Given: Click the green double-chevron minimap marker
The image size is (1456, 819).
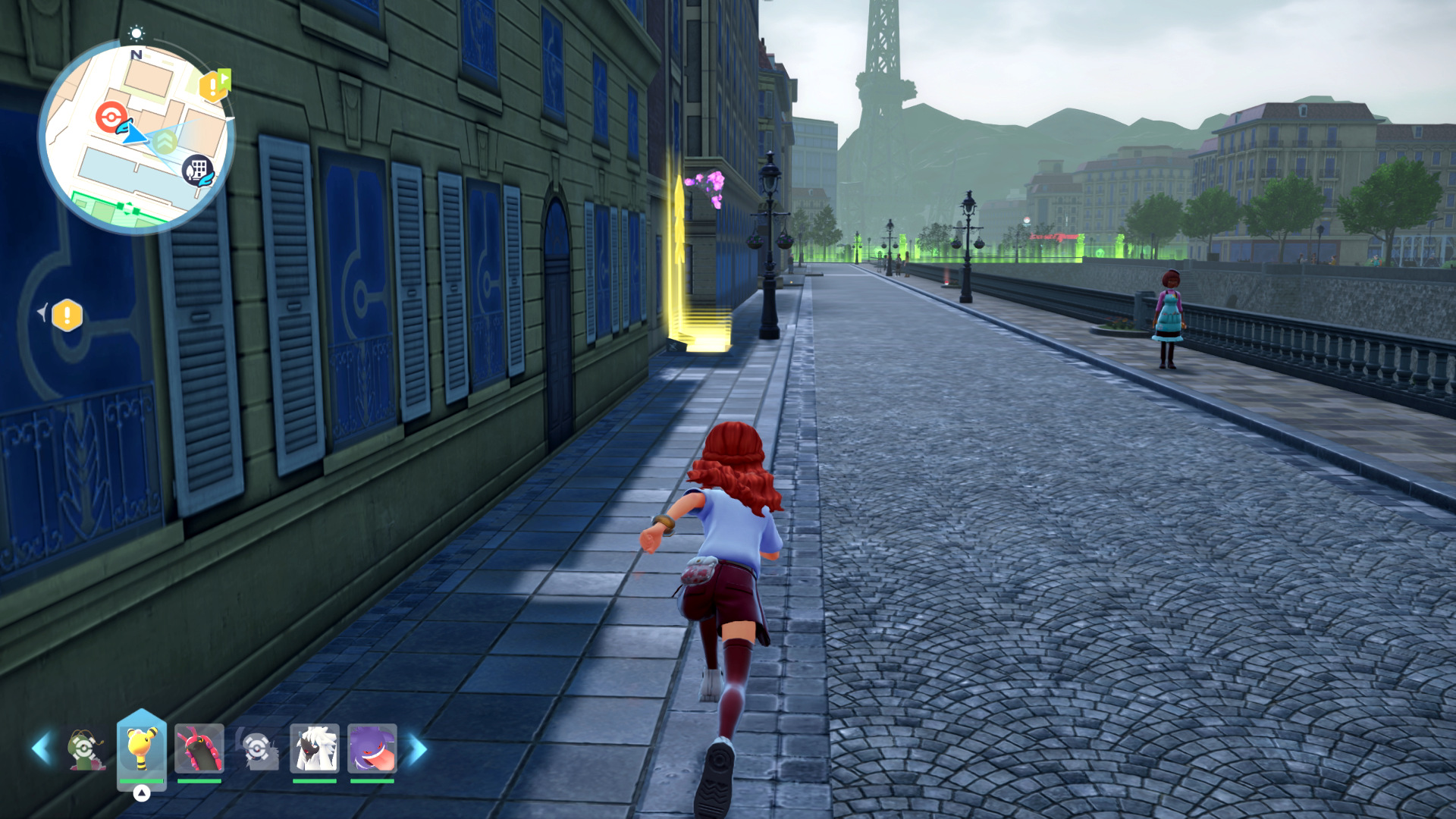Looking at the screenshot, I should tap(165, 141).
